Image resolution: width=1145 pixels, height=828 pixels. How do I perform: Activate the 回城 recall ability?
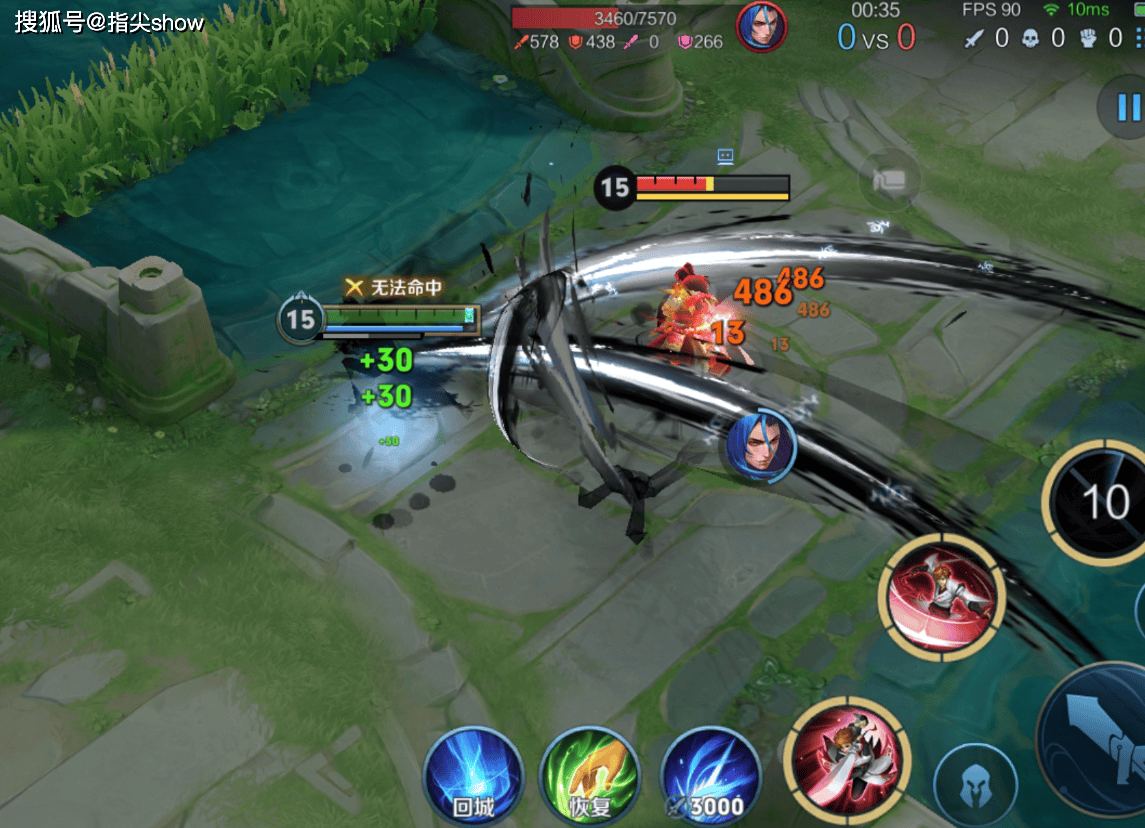473,776
